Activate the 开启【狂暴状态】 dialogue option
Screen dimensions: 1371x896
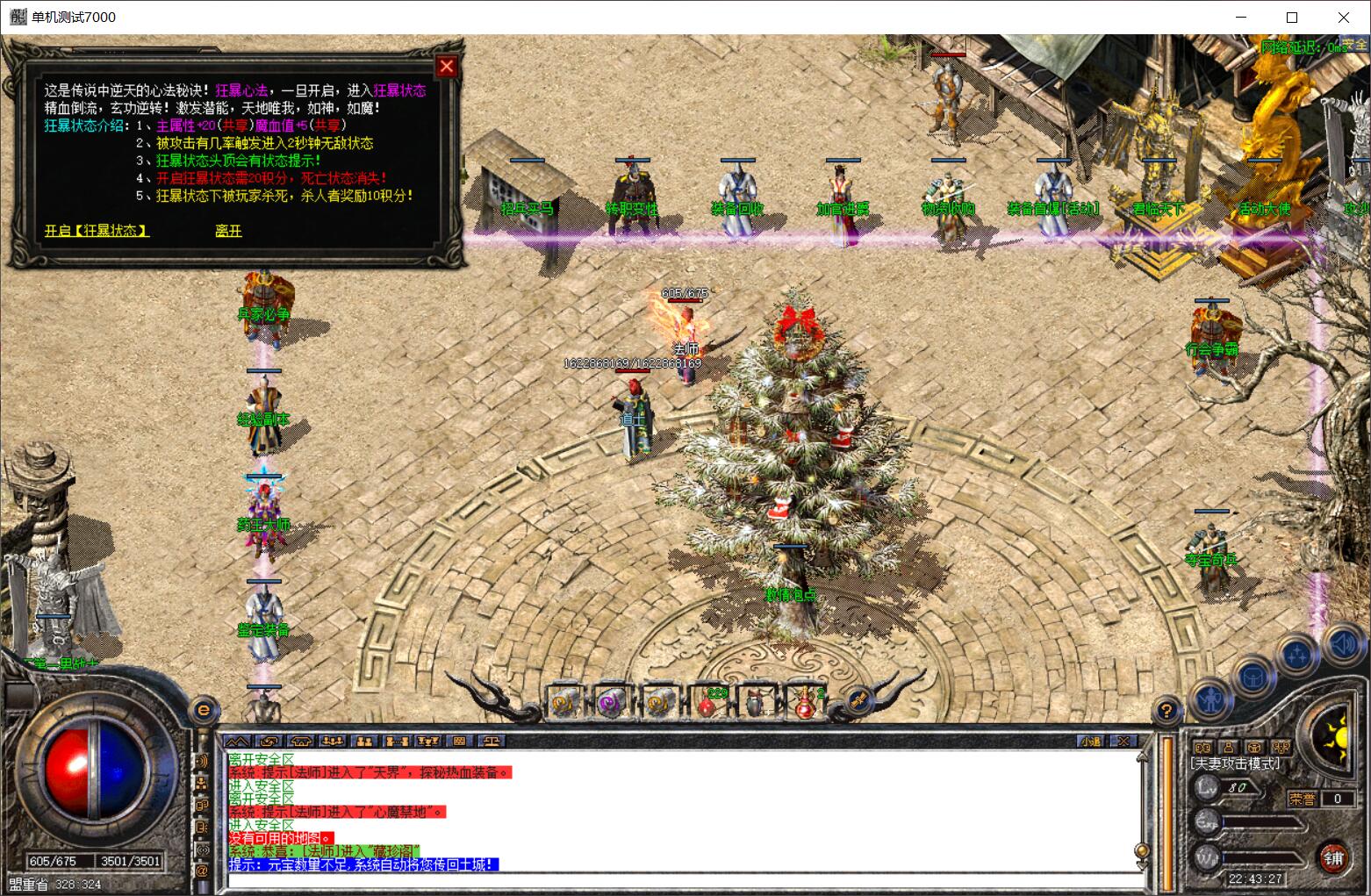97,231
